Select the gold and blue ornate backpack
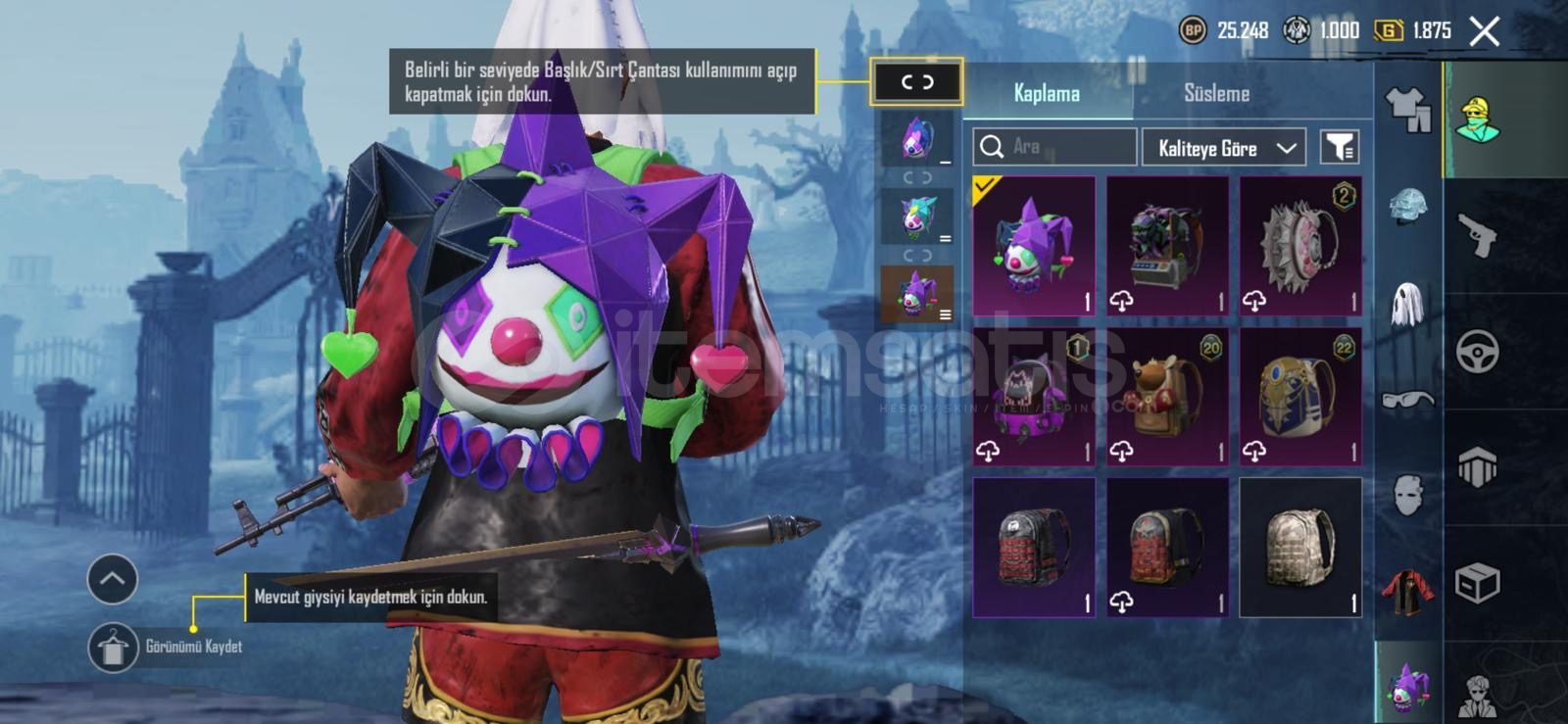 [1300, 397]
